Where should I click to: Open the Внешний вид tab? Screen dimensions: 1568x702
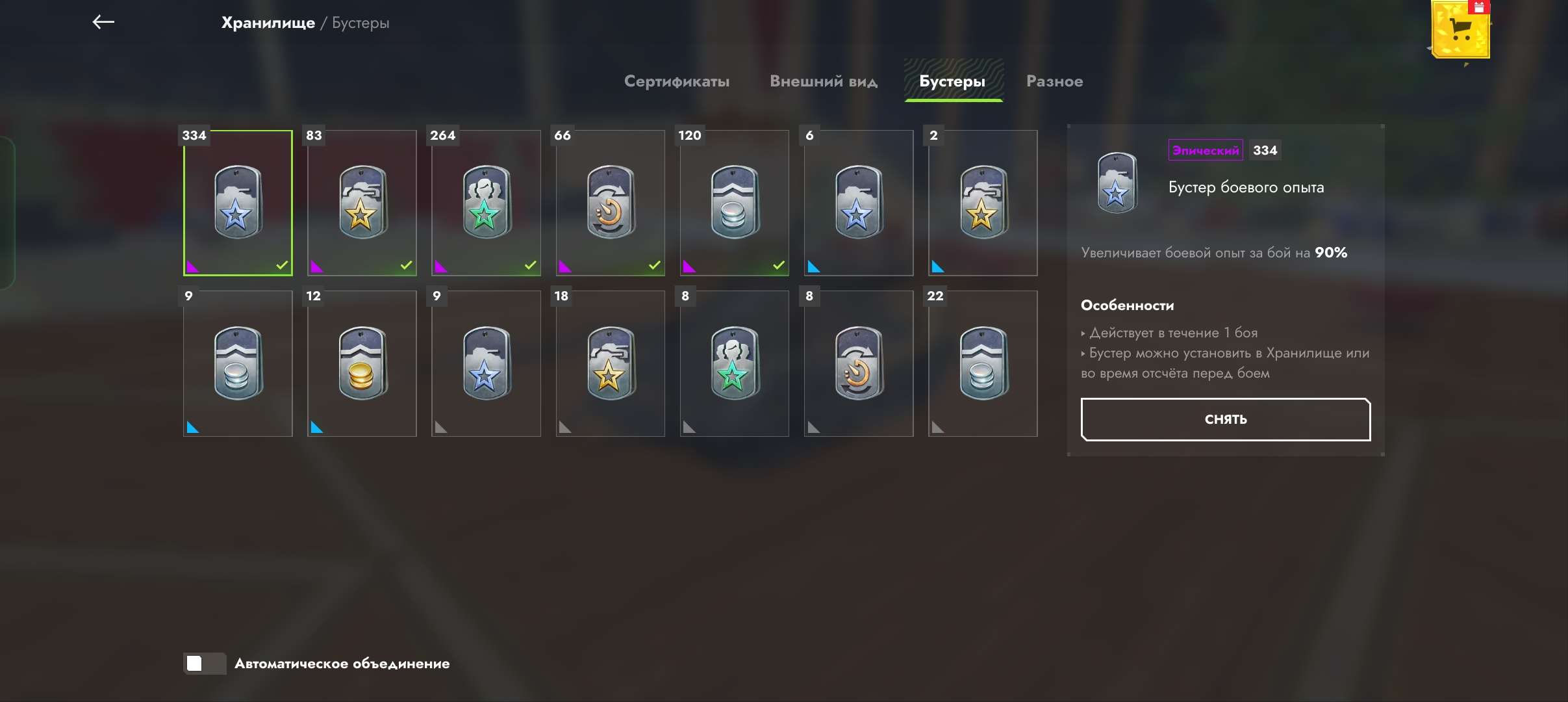[x=823, y=81]
